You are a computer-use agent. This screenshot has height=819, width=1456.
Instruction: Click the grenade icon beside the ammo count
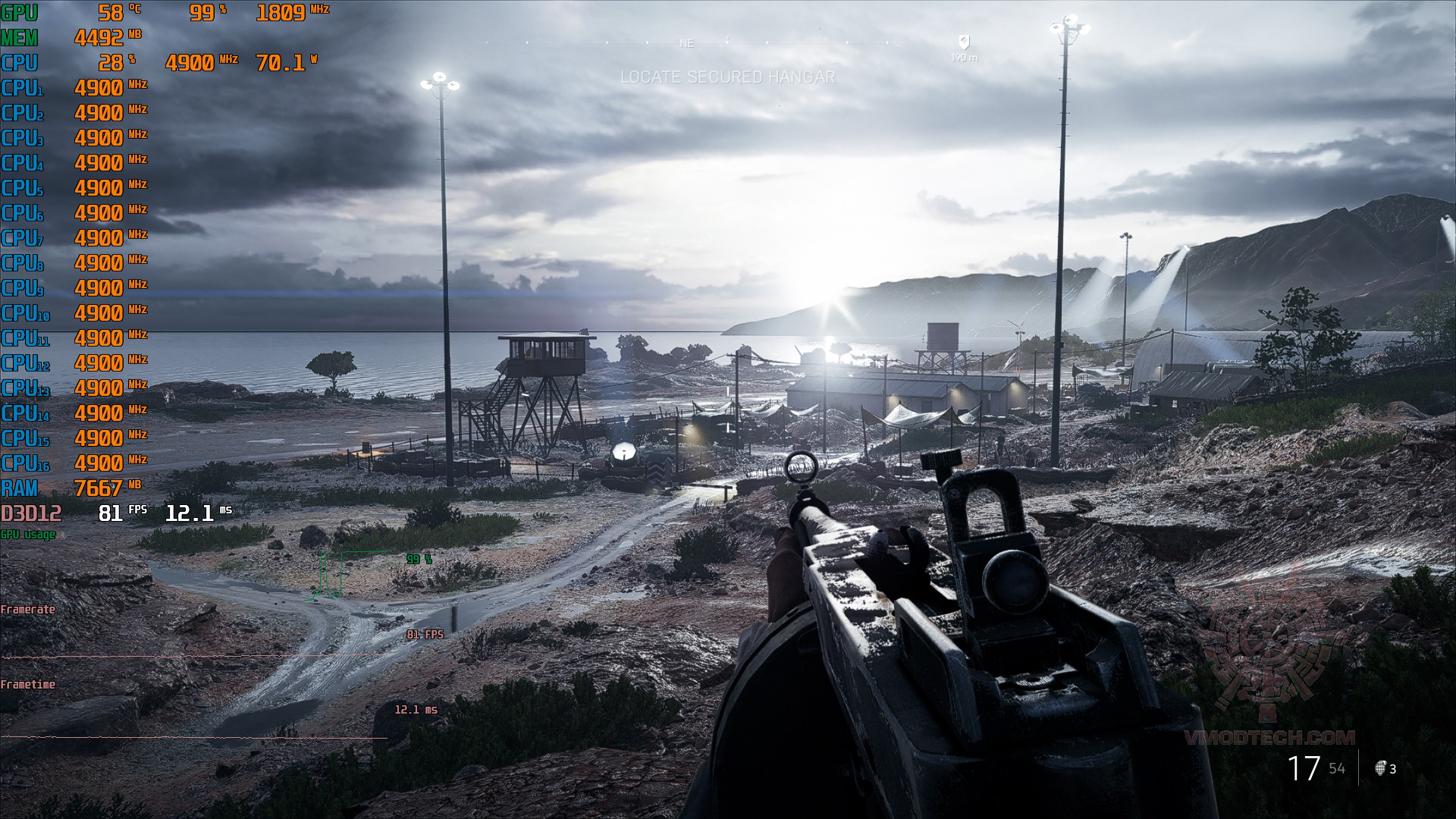click(1380, 768)
